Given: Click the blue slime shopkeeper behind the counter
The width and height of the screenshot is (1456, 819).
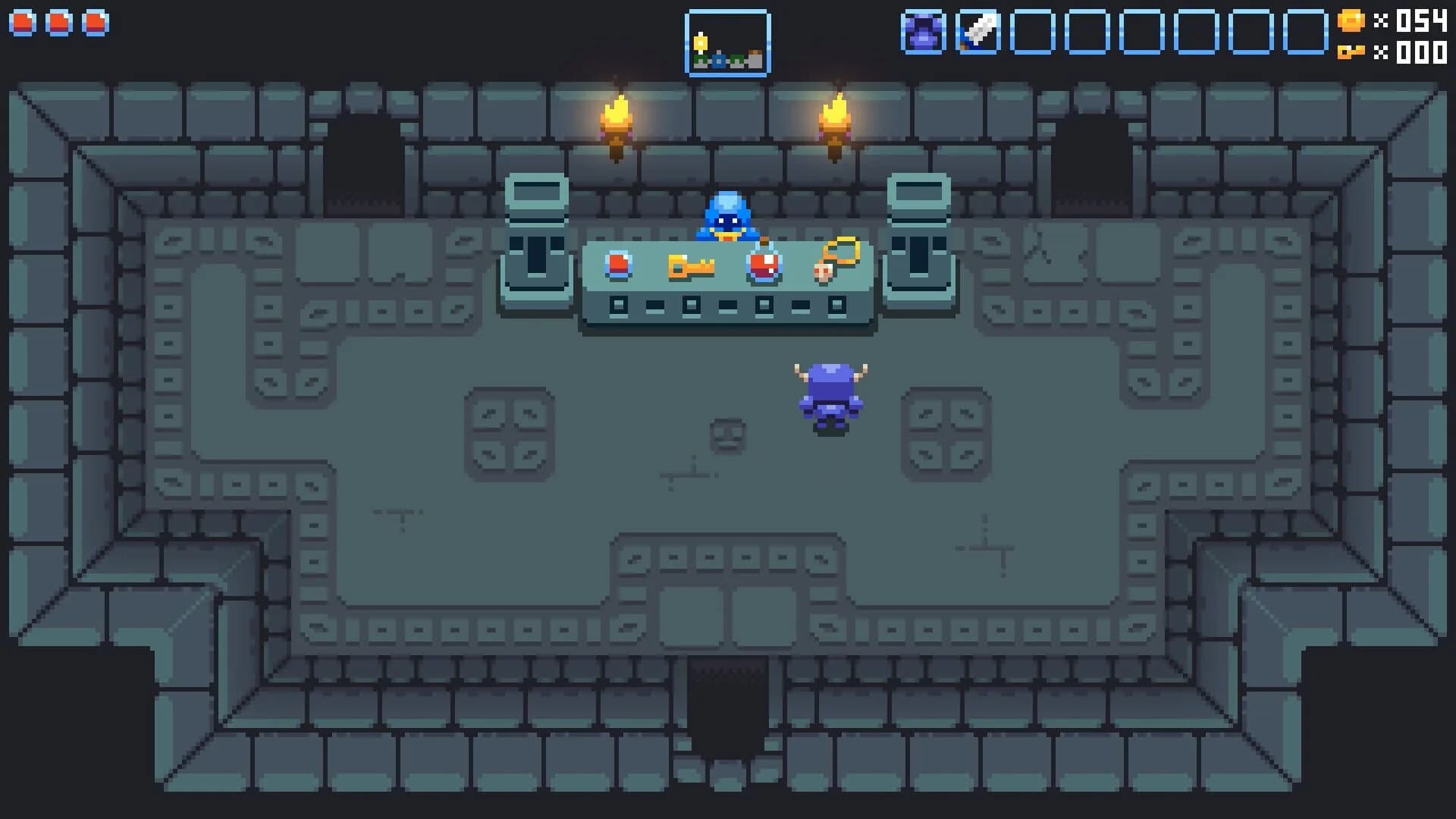Looking at the screenshot, I should [x=728, y=218].
